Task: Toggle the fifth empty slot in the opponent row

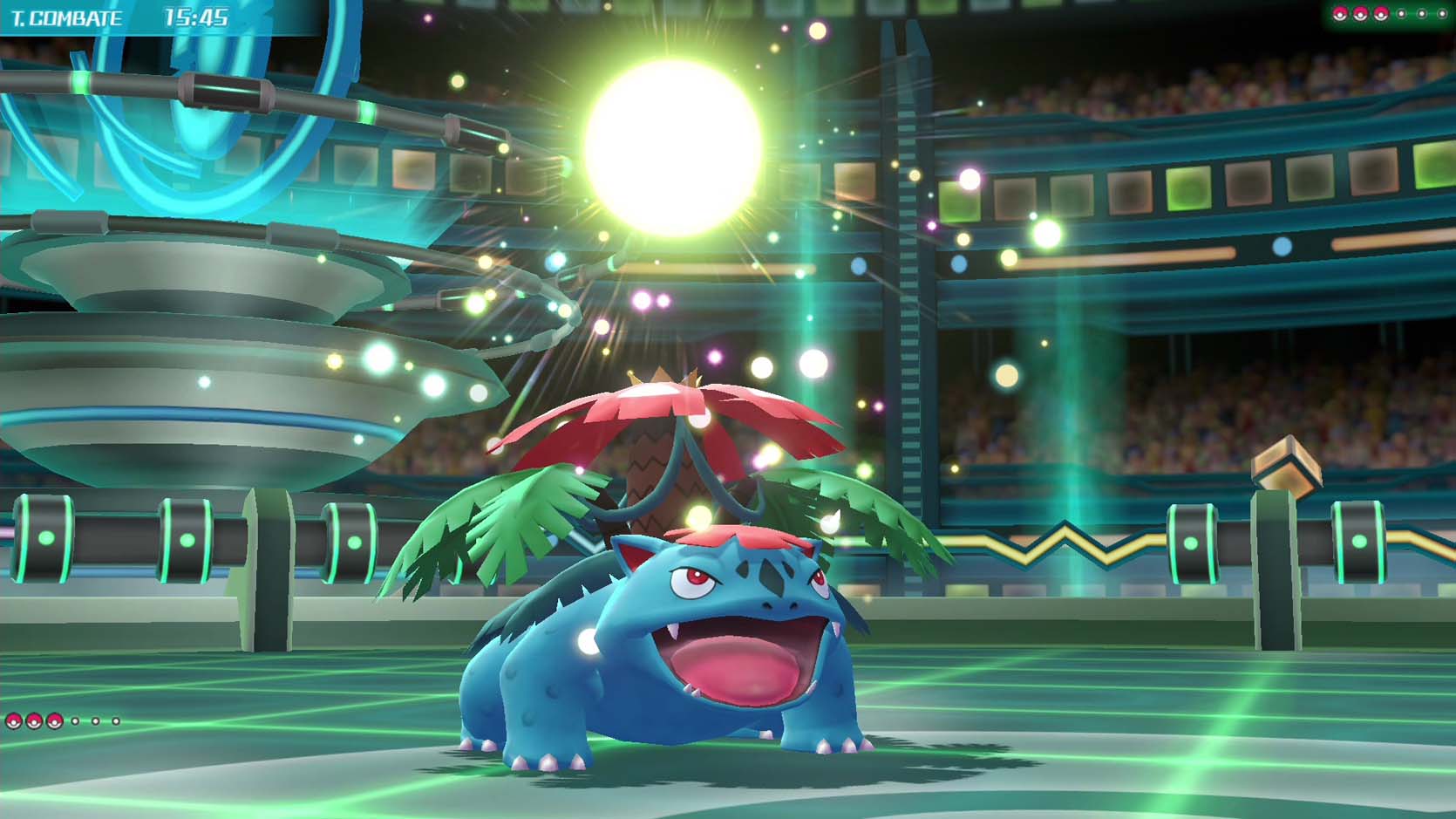Action: click(x=1422, y=14)
